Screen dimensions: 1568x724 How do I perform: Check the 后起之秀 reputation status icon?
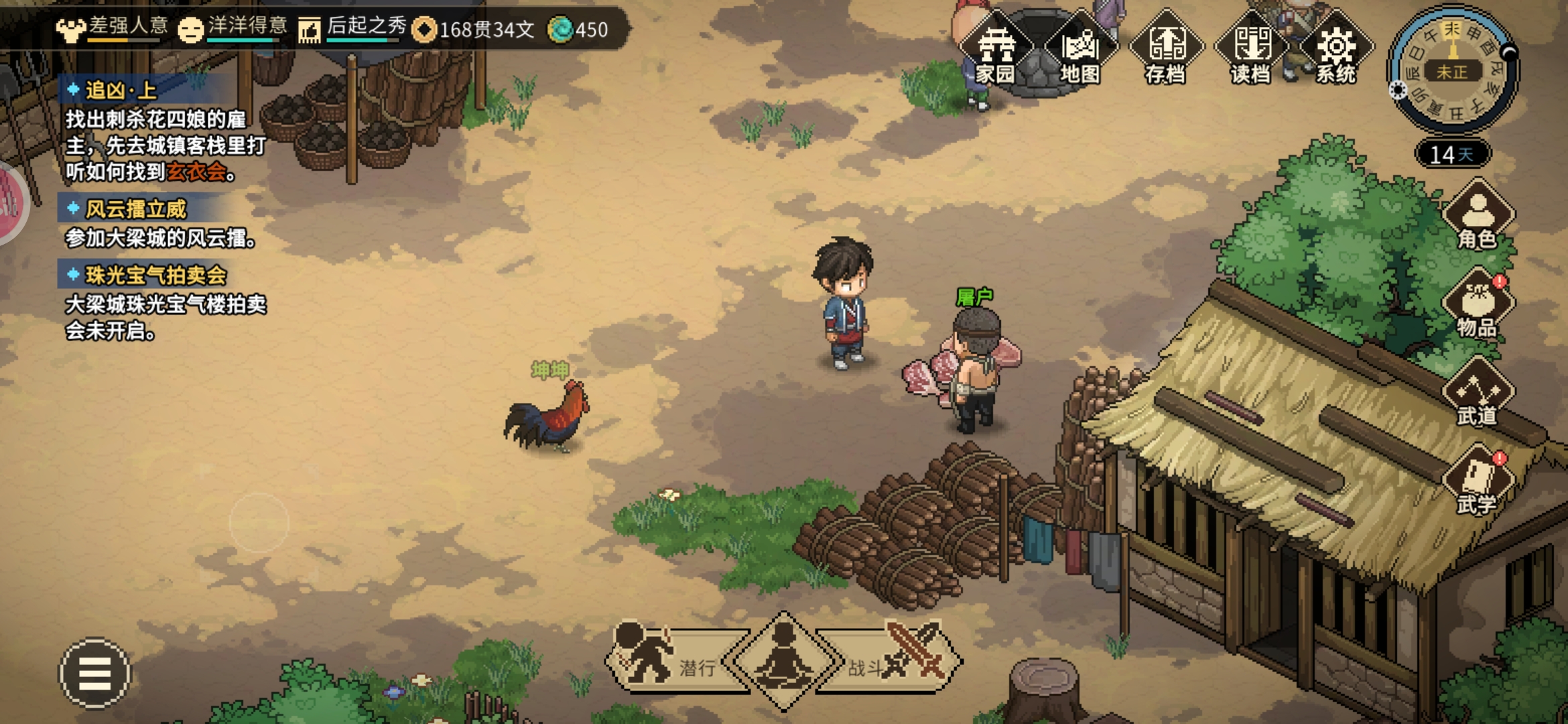point(310,29)
